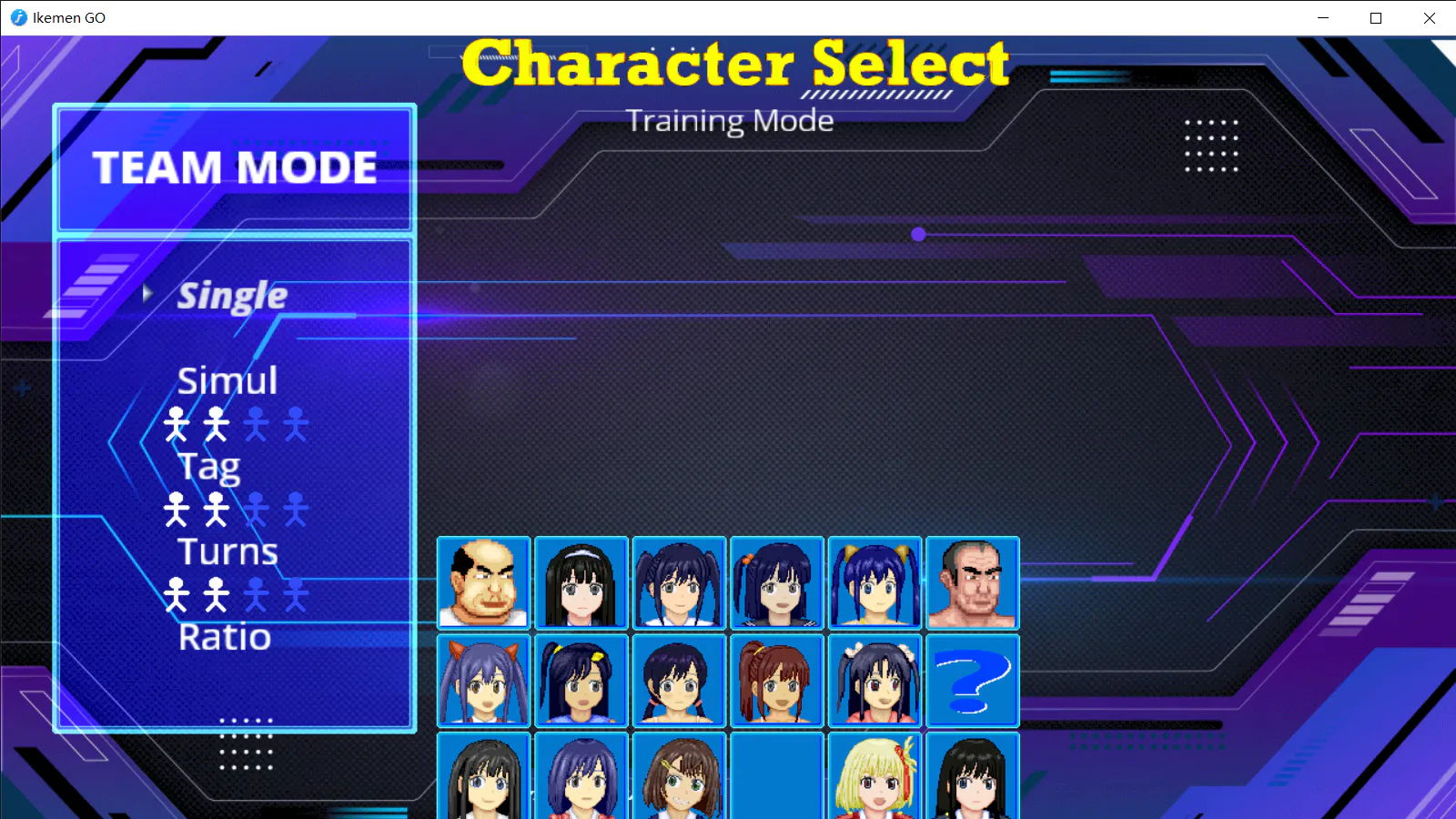Pick the shirtless muscular man portrait
The image size is (1456, 819).
pyautogui.click(x=973, y=583)
